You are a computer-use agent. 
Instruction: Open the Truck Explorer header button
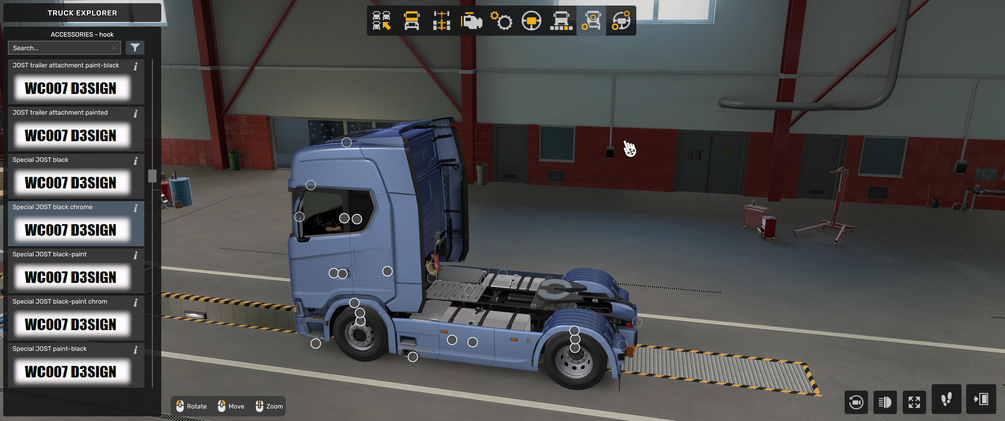(81, 13)
